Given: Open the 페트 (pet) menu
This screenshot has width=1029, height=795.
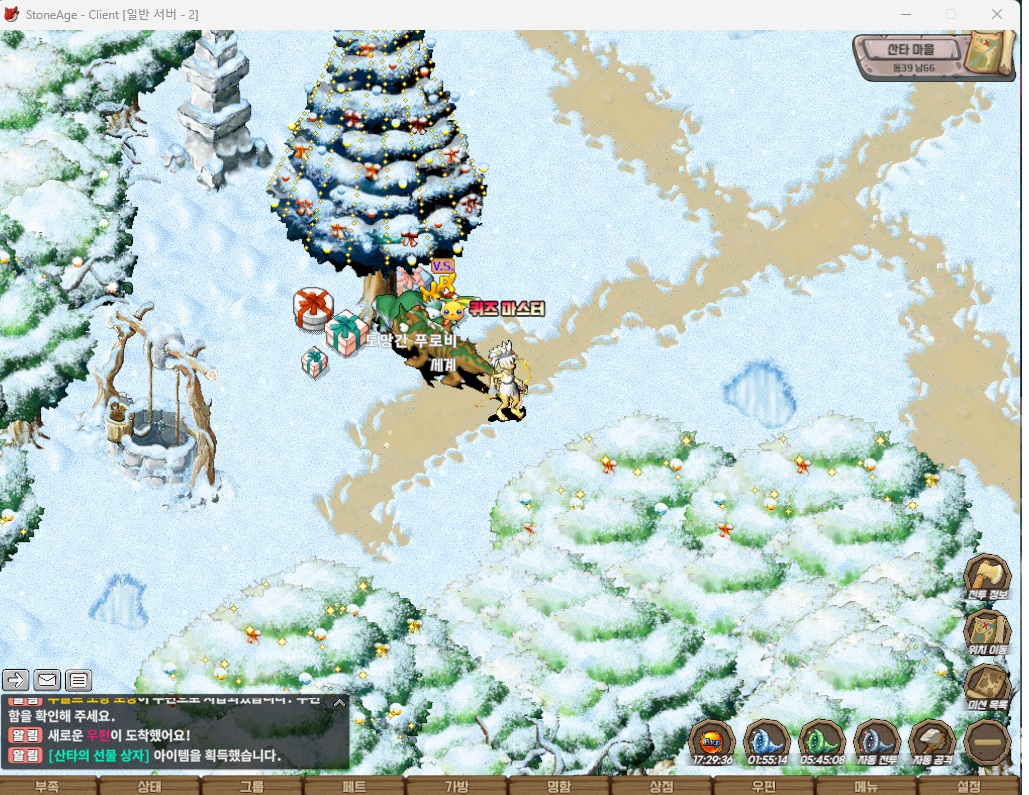Looking at the screenshot, I should (x=354, y=786).
